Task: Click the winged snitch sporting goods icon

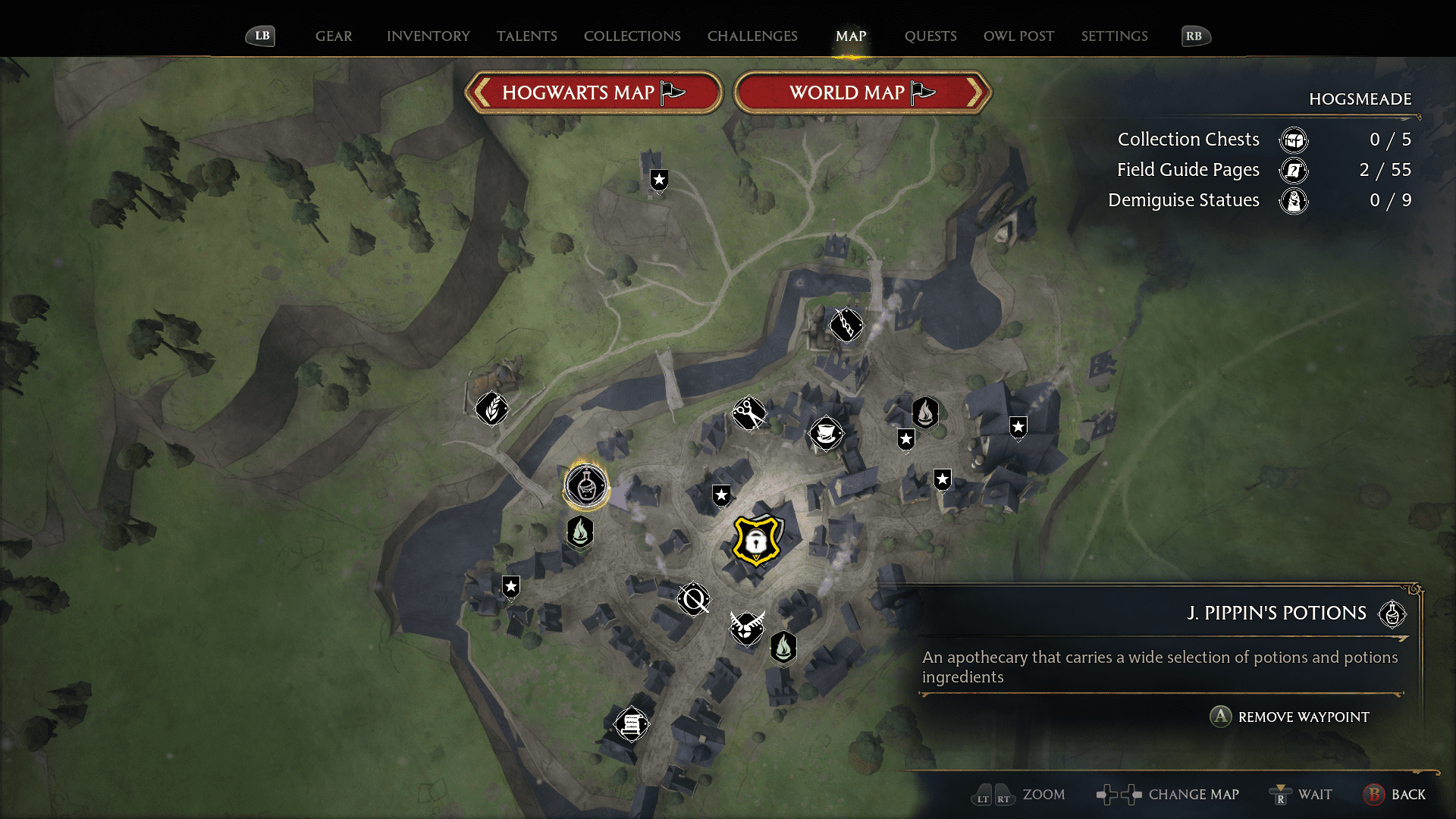Action: (x=746, y=629)
